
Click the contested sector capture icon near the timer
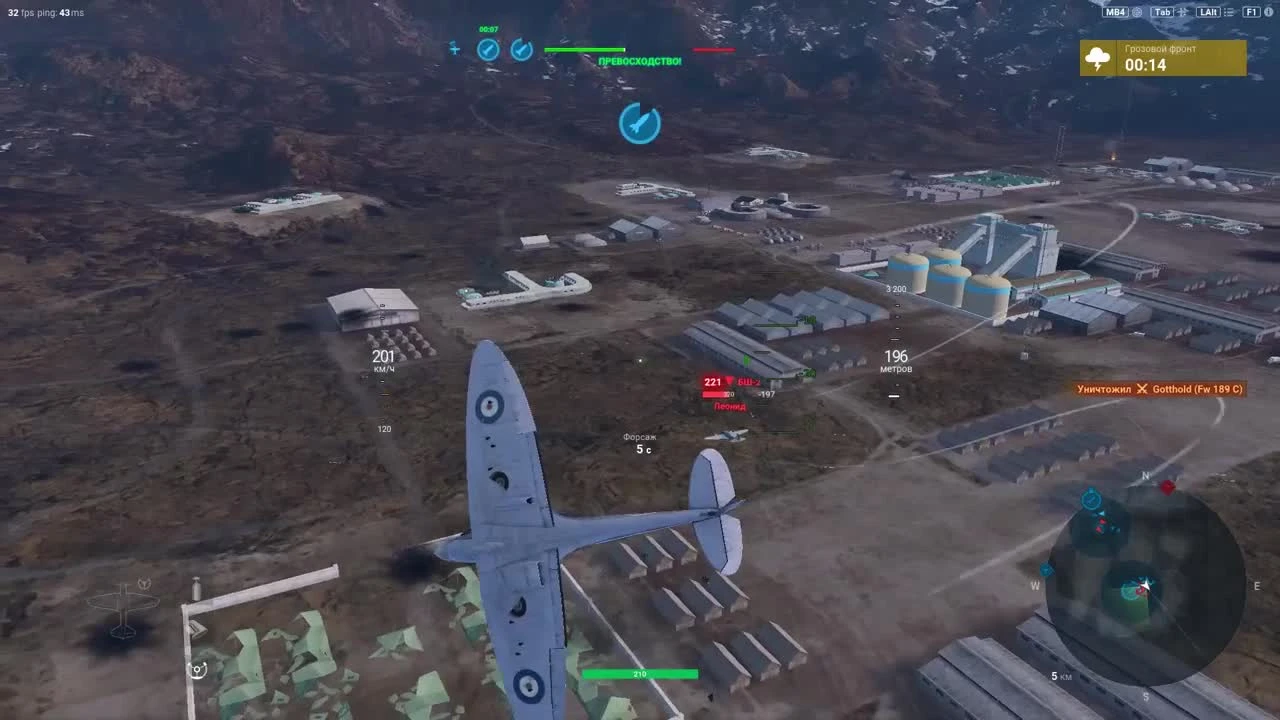tap(521, 50)
